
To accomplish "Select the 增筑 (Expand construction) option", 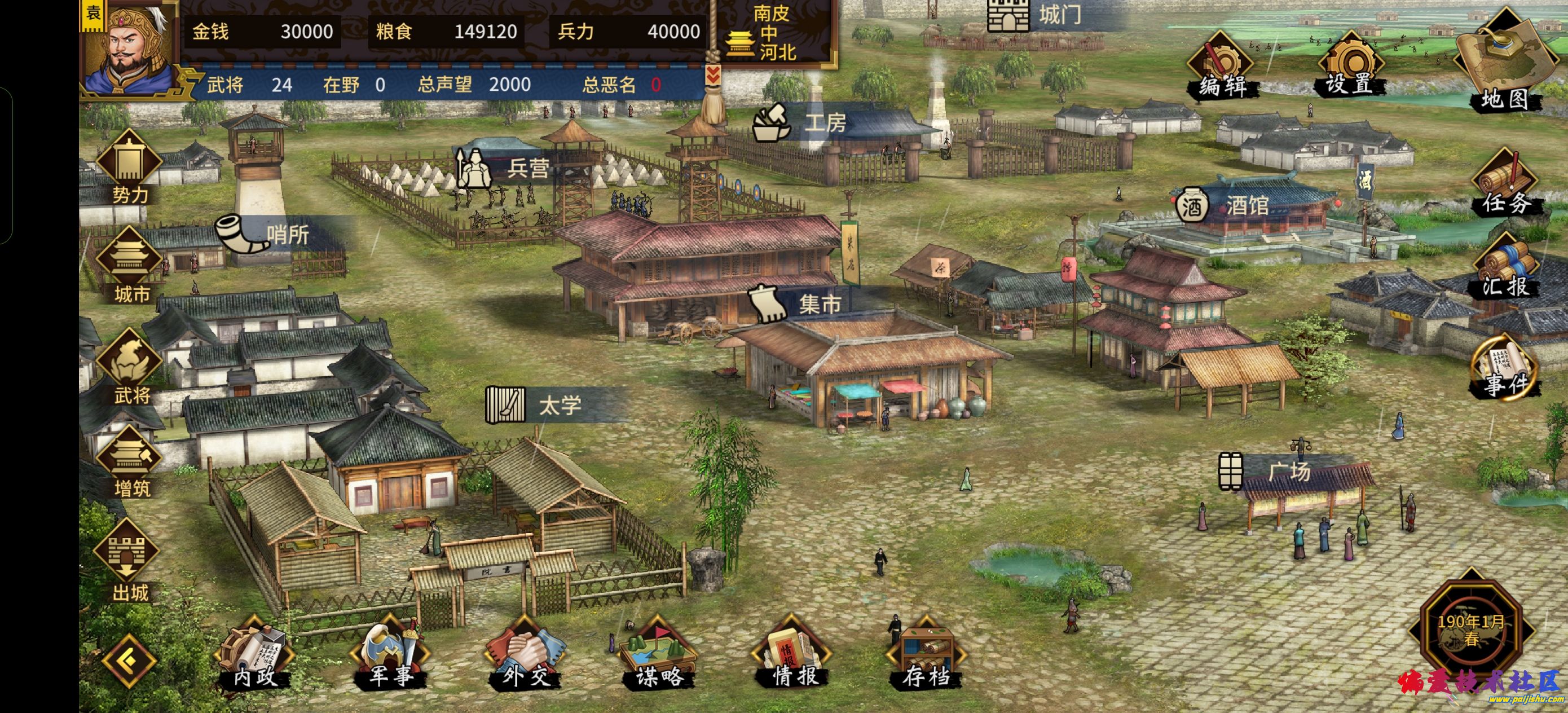I will pos(130,462).
